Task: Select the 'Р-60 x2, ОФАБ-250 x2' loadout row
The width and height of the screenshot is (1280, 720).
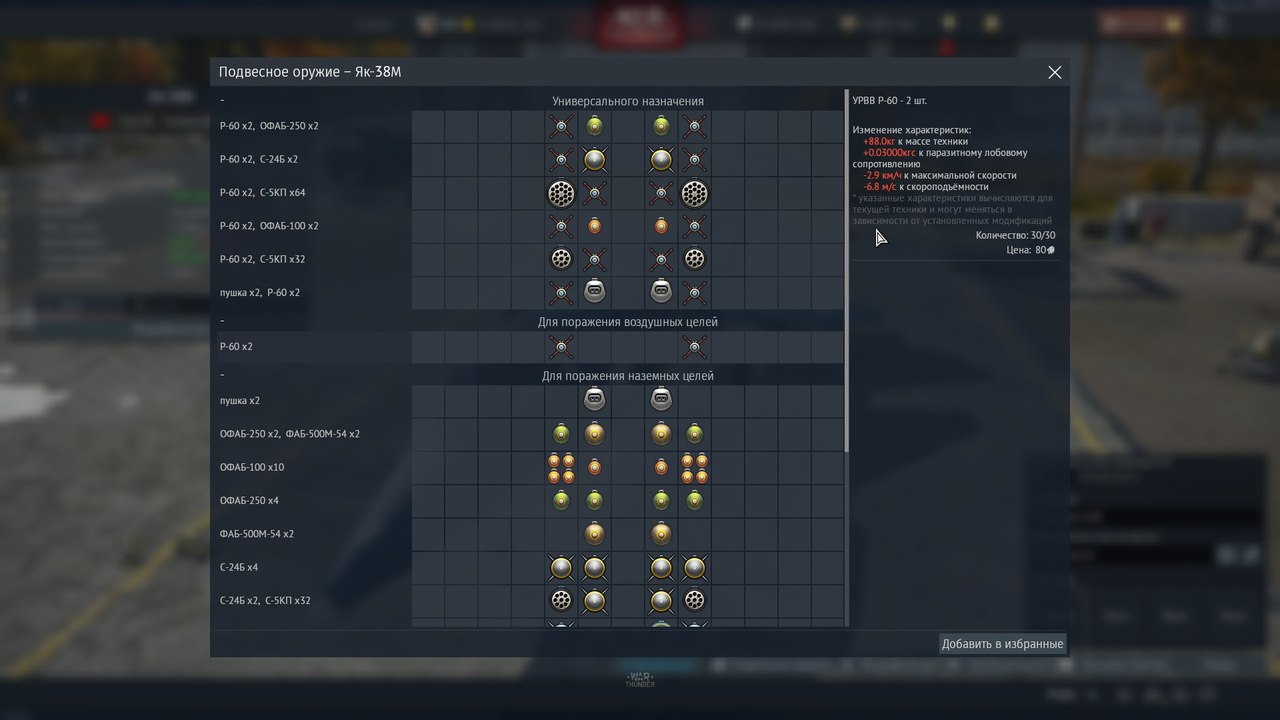Action: (x=269, y=126)
